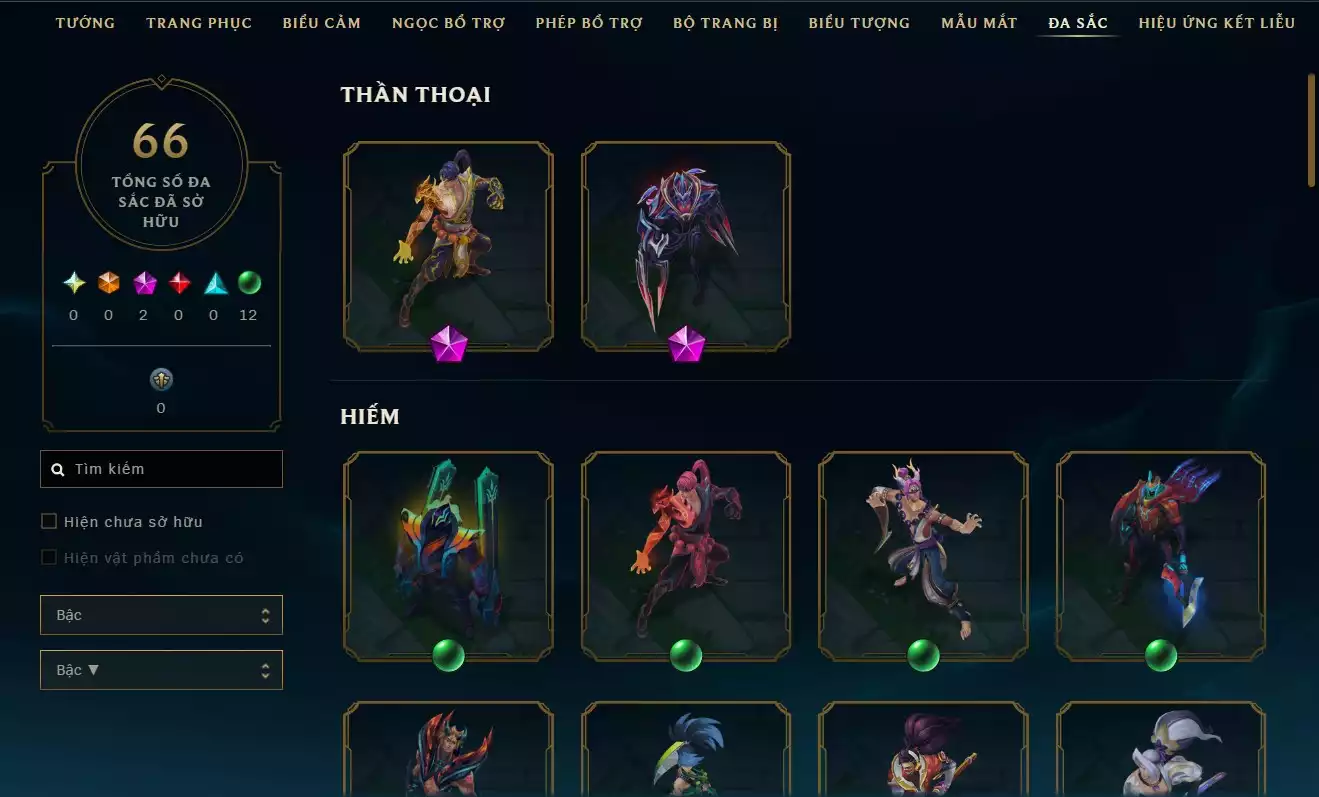Go to the Ngọc Bổ Trợ tab

[448, 22]
